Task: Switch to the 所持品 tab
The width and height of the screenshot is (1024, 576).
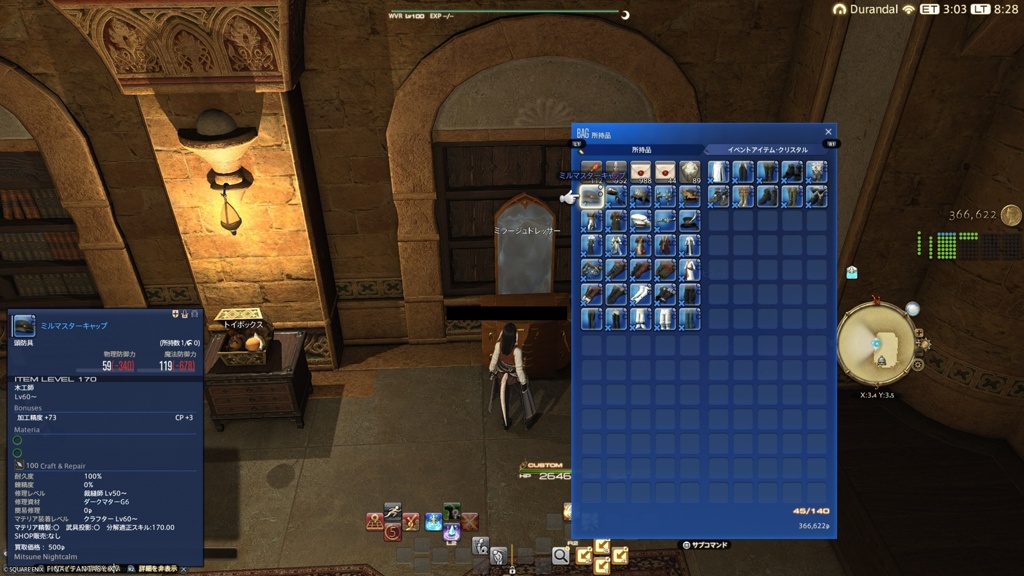Action: point(639,150)
